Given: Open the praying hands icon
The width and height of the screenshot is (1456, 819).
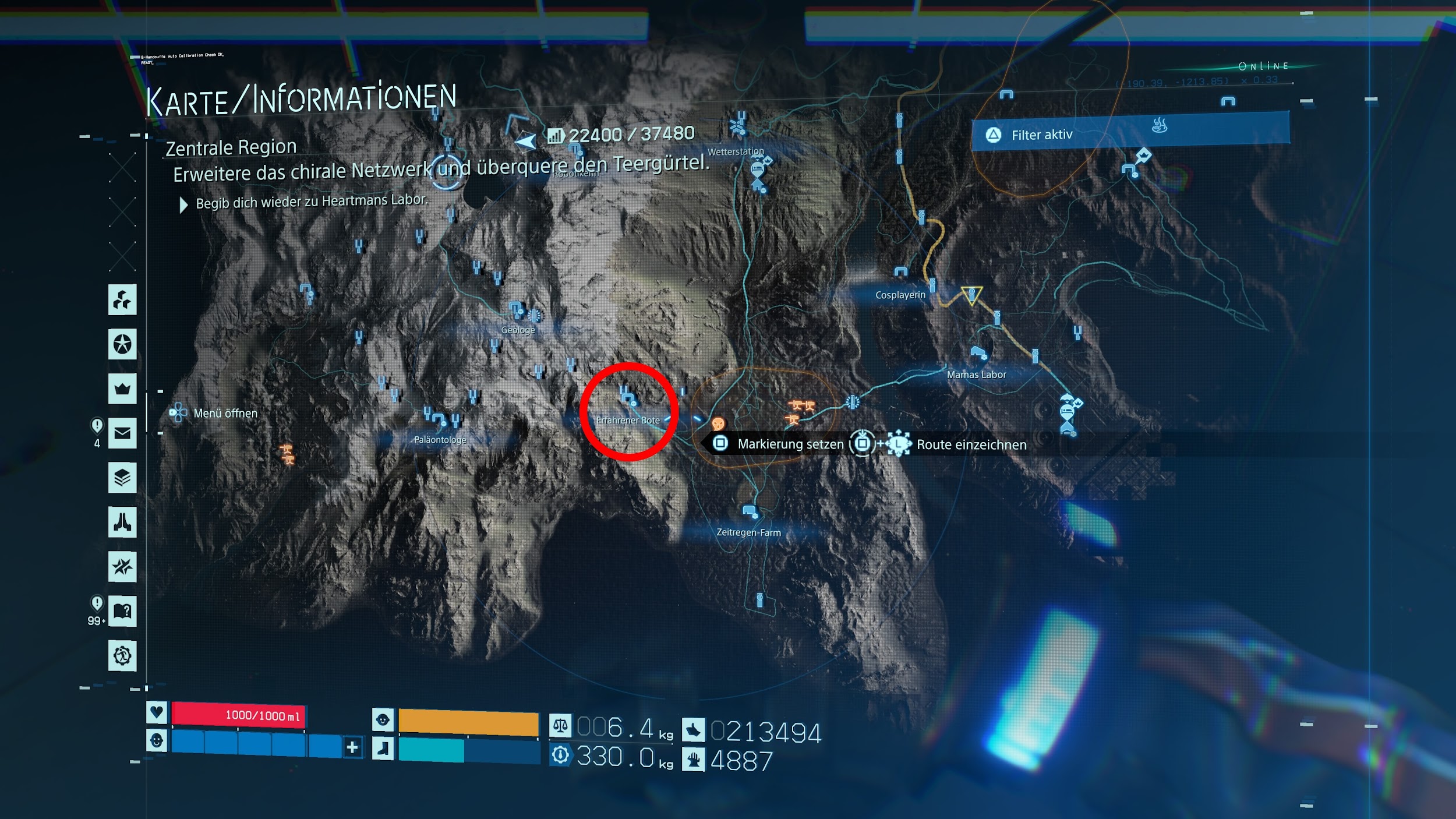Looking at the screenshot, I should [x=122, y=522].
